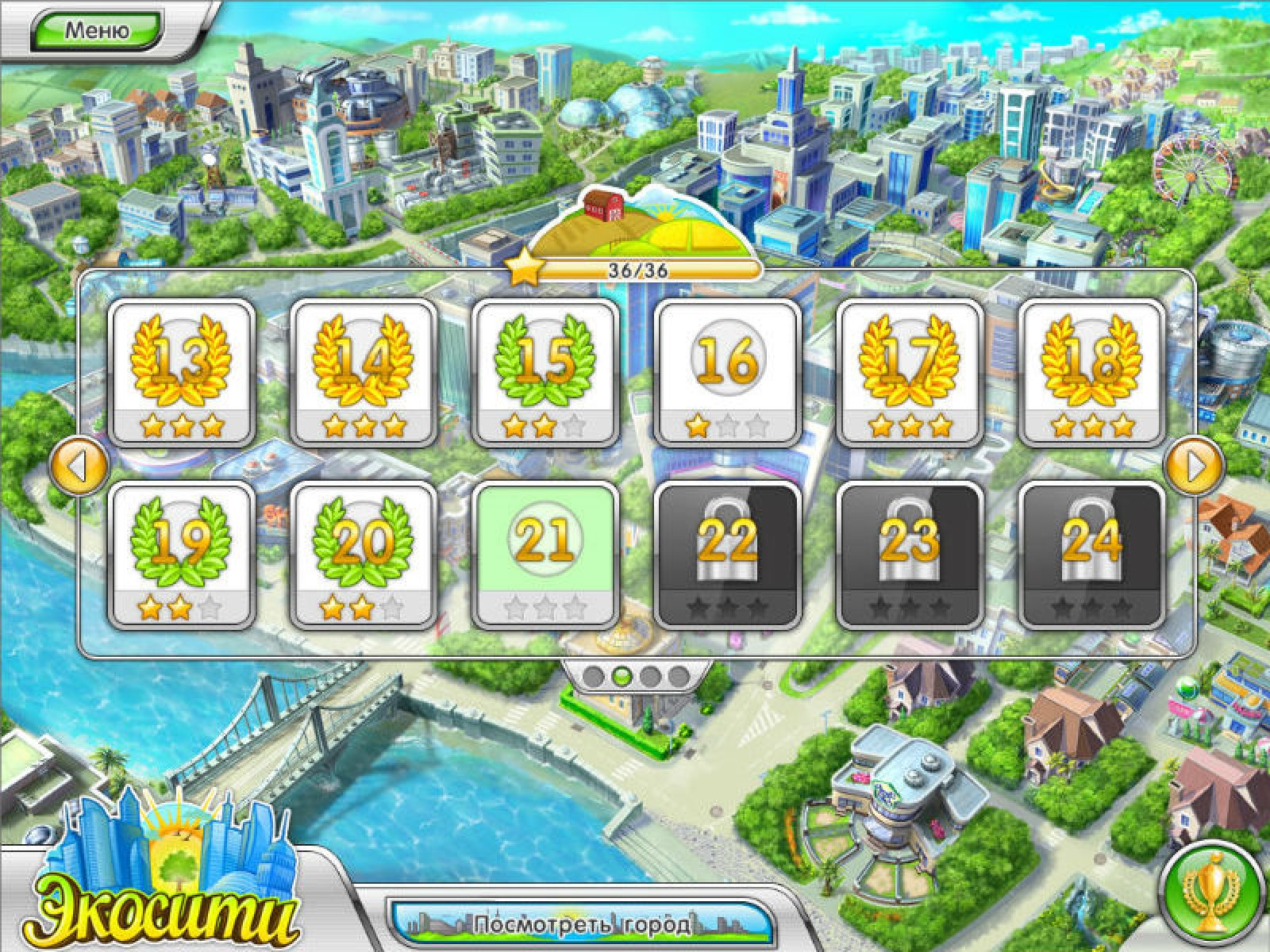Go to previous level page arrow
Image resolution: width=1270 pixels, height=952 pixels.
click(x=78, y=466)
